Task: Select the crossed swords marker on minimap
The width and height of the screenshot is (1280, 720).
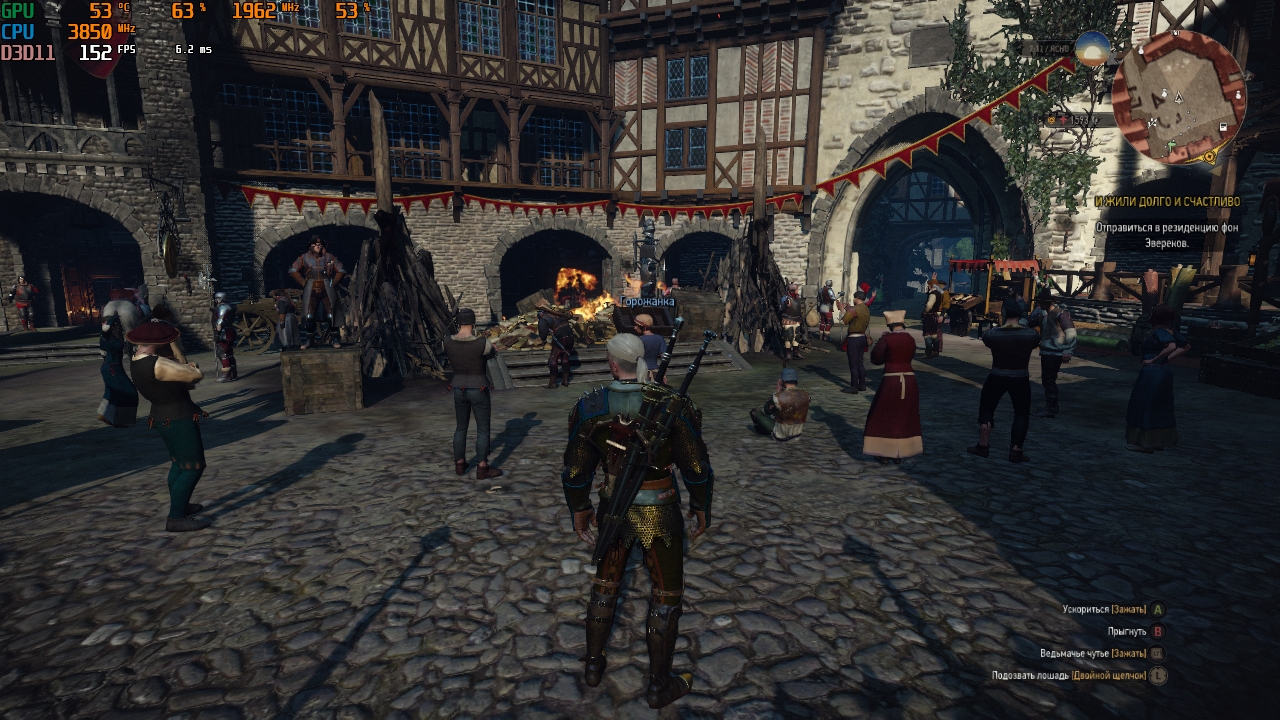Action: [x=1153, y=122]
